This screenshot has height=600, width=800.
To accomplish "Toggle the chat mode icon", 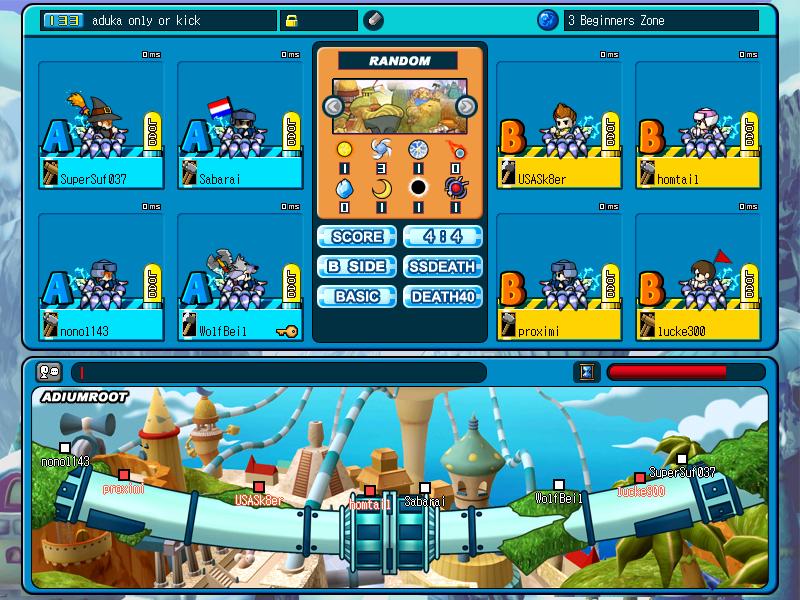I will tap(48, 372).
